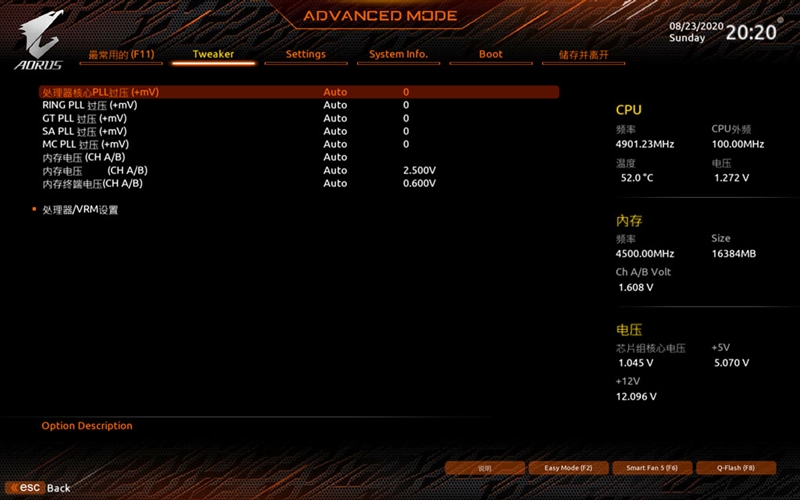Open the System Info. tab

click(398, 54)
